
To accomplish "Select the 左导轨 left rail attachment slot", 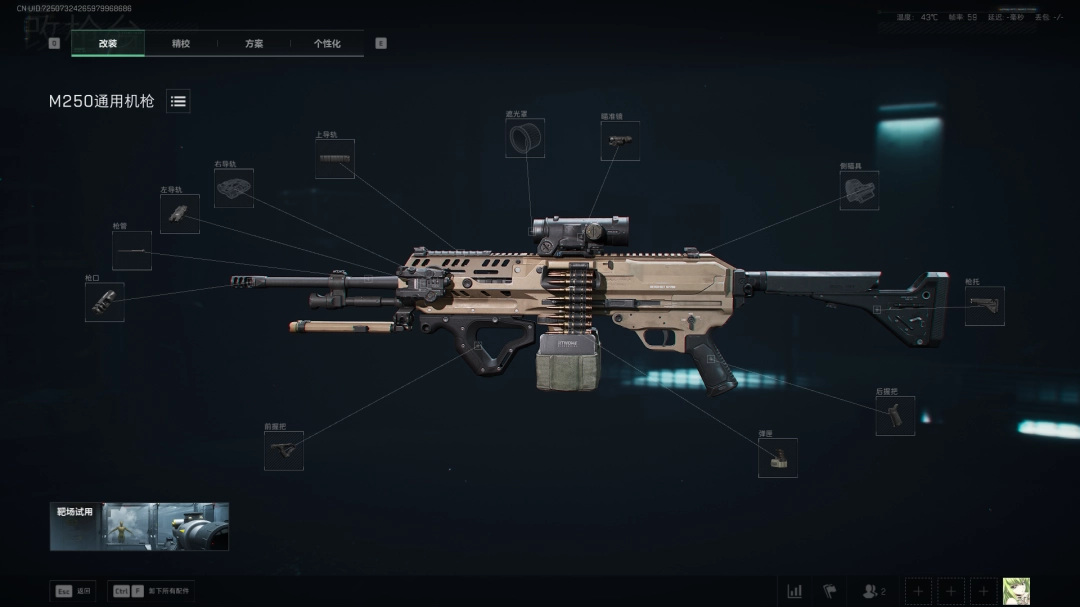I will [x=179, y=214].
